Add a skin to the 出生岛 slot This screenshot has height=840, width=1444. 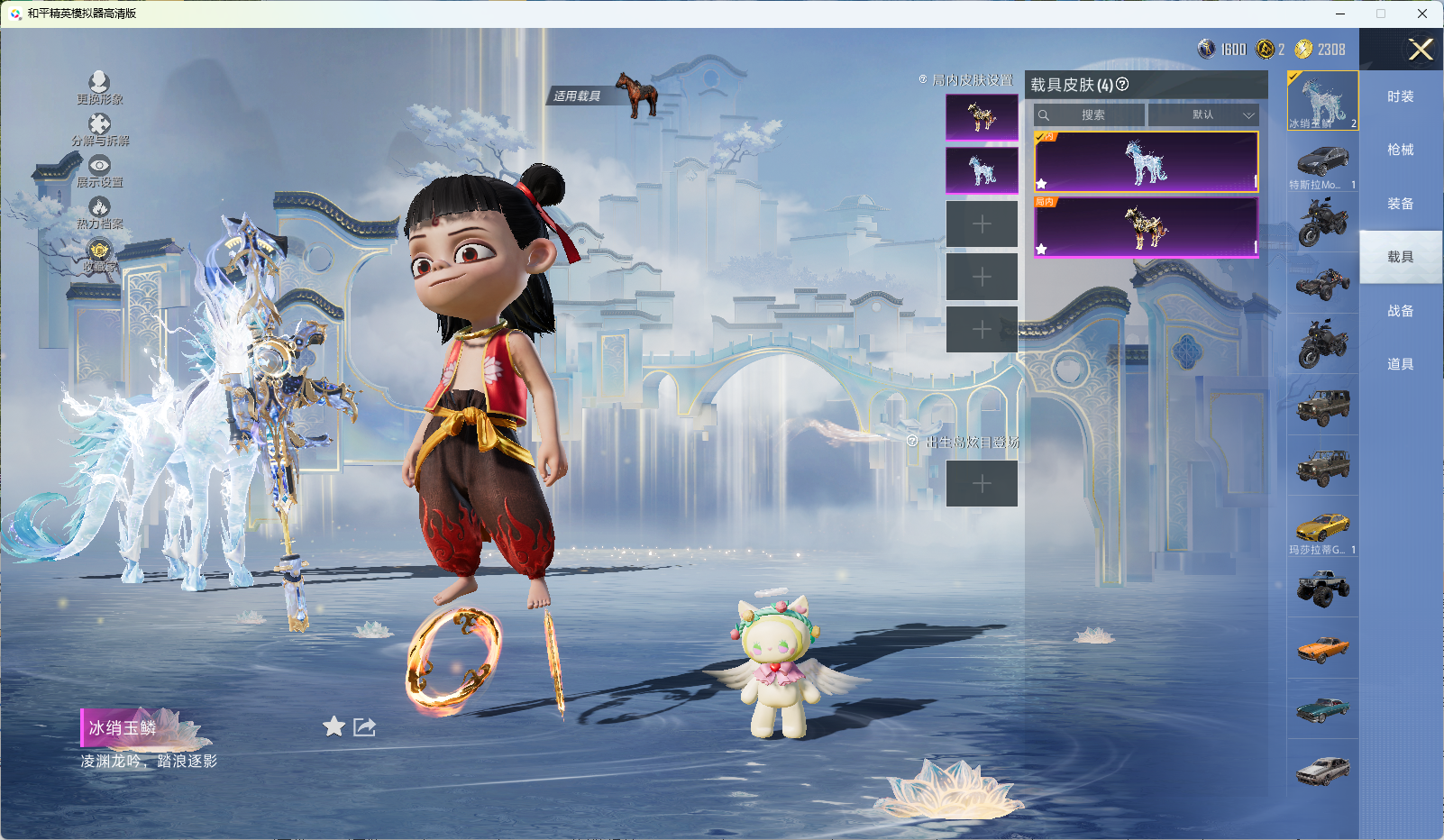tap(982, 484)
